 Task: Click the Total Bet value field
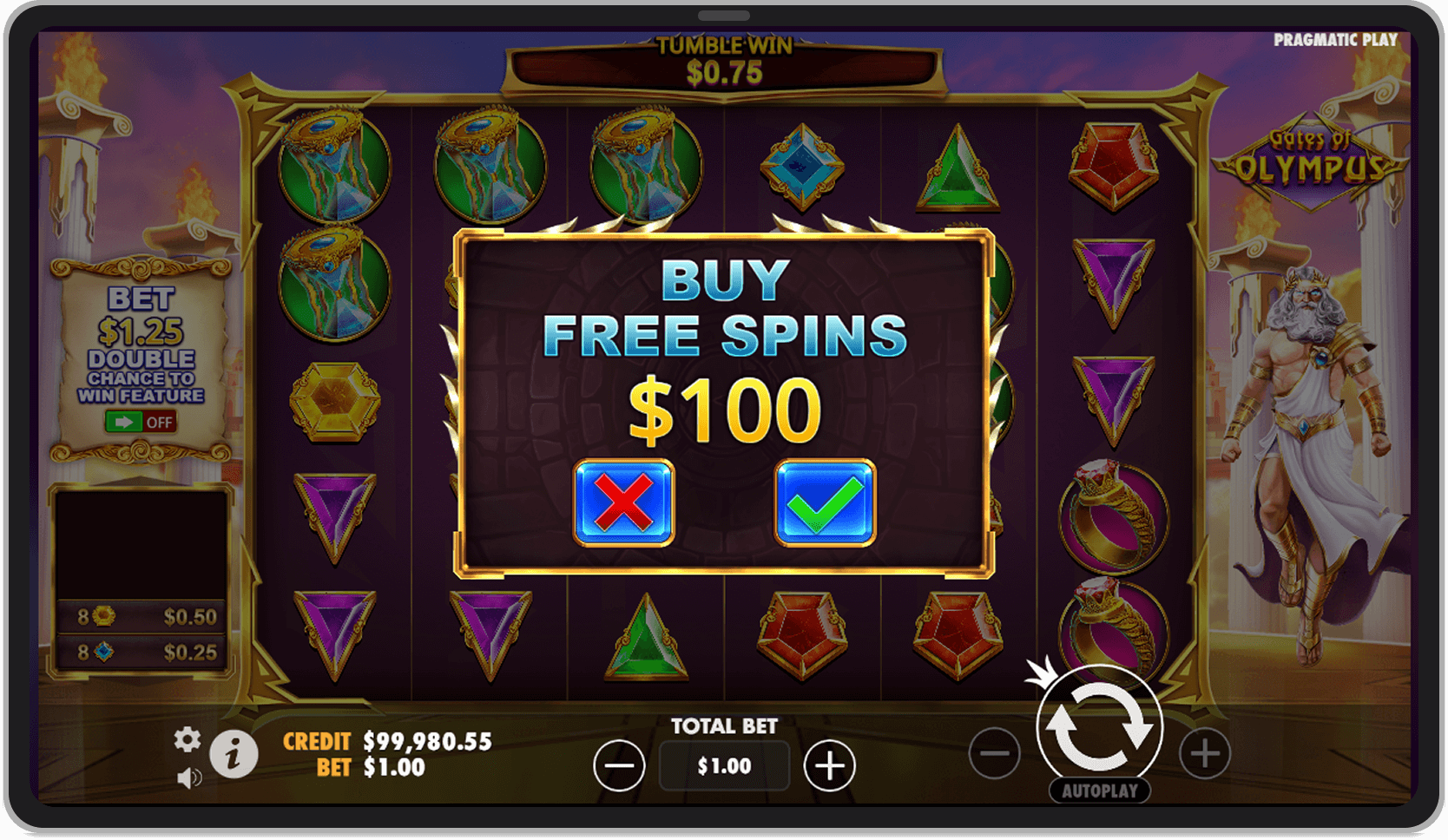(x=723, y=765)
